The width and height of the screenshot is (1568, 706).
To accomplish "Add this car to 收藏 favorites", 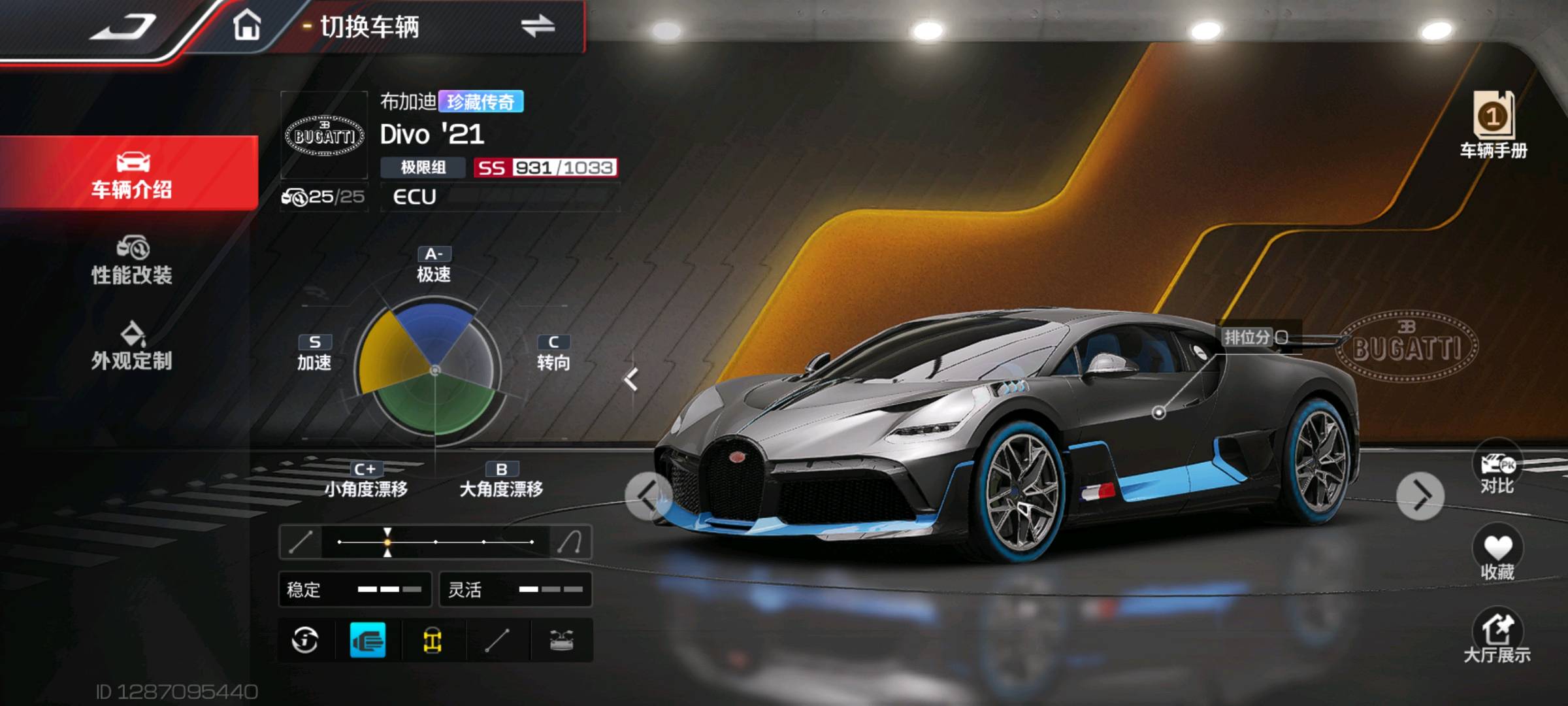I will coord(1497,556).
